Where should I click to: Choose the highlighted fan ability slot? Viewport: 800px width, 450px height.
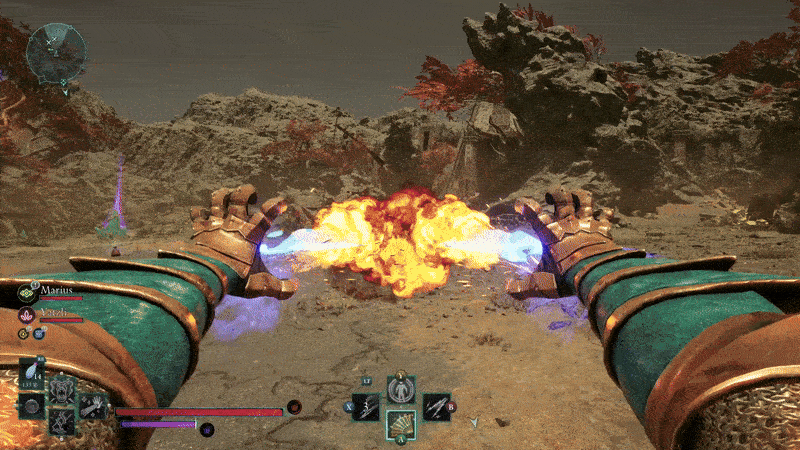(400, 425)
